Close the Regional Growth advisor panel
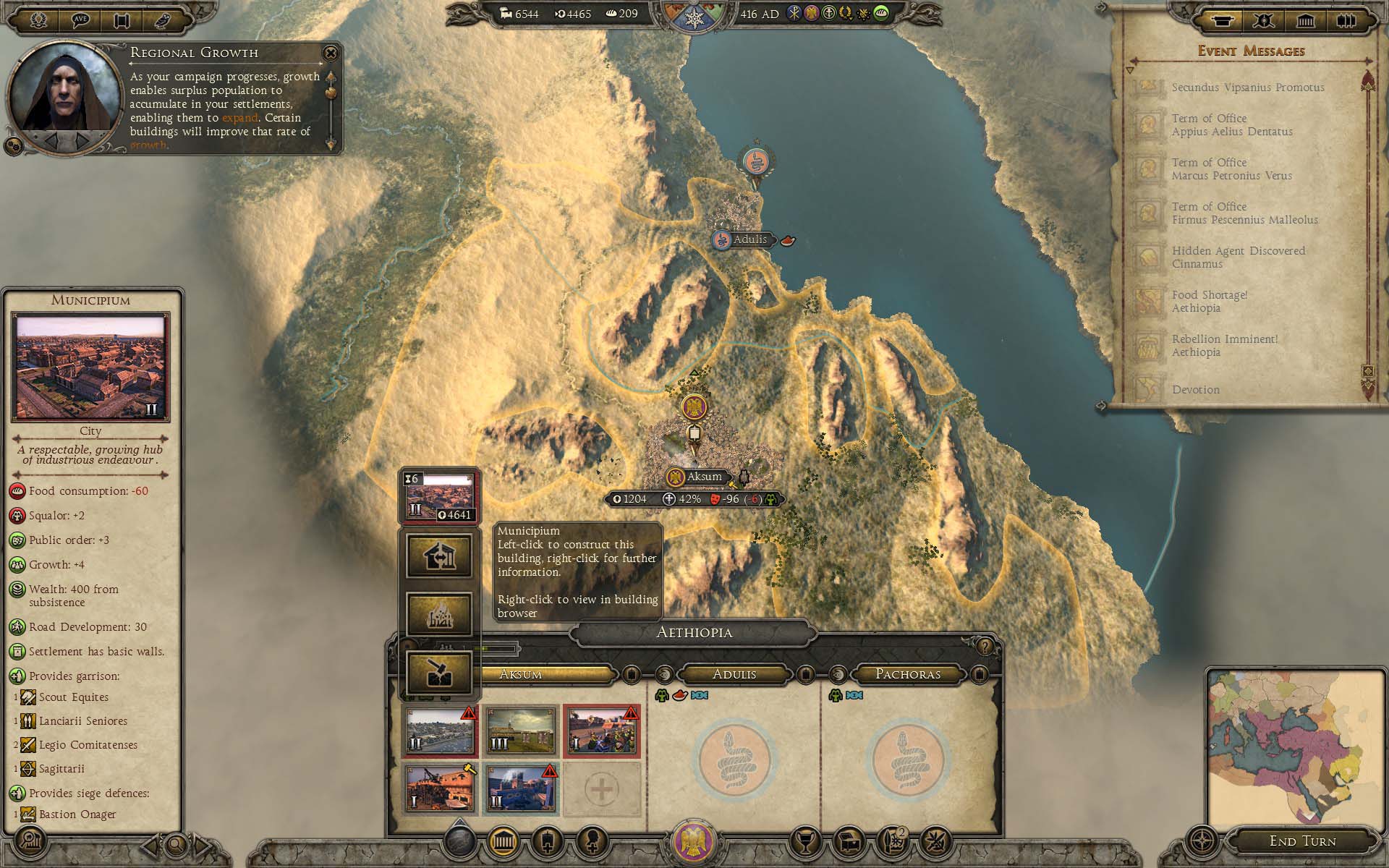The image size is (1389, 868). pyautogui.click(x=331, y=53)
